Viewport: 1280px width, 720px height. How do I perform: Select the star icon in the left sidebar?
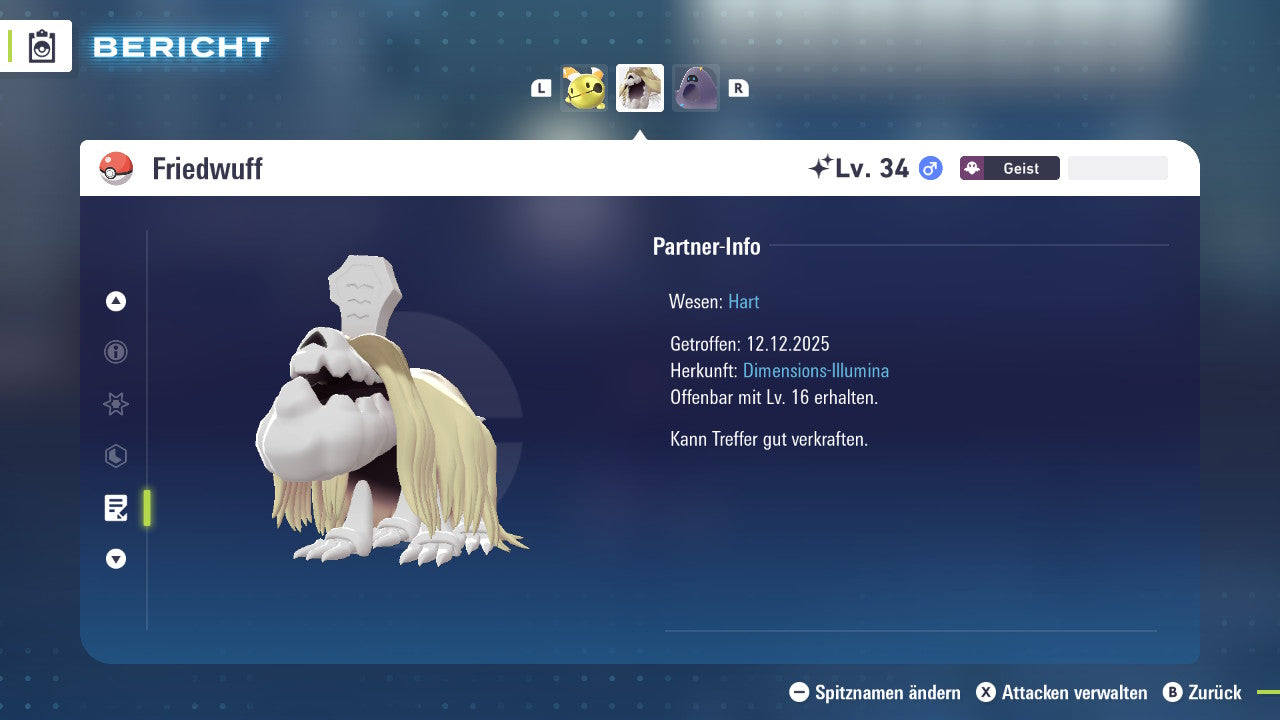(115, 404)
